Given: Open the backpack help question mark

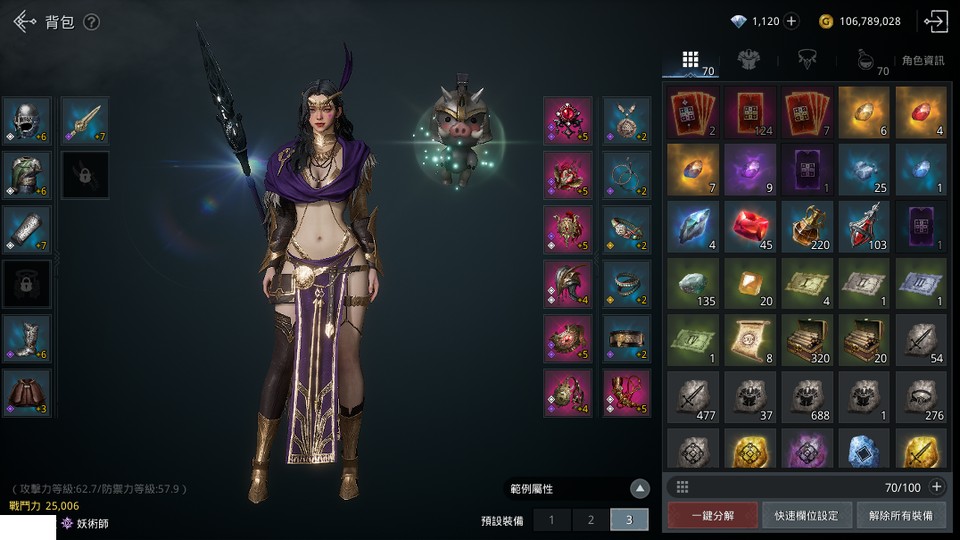Looking at the screenshot, I should 91,22.
